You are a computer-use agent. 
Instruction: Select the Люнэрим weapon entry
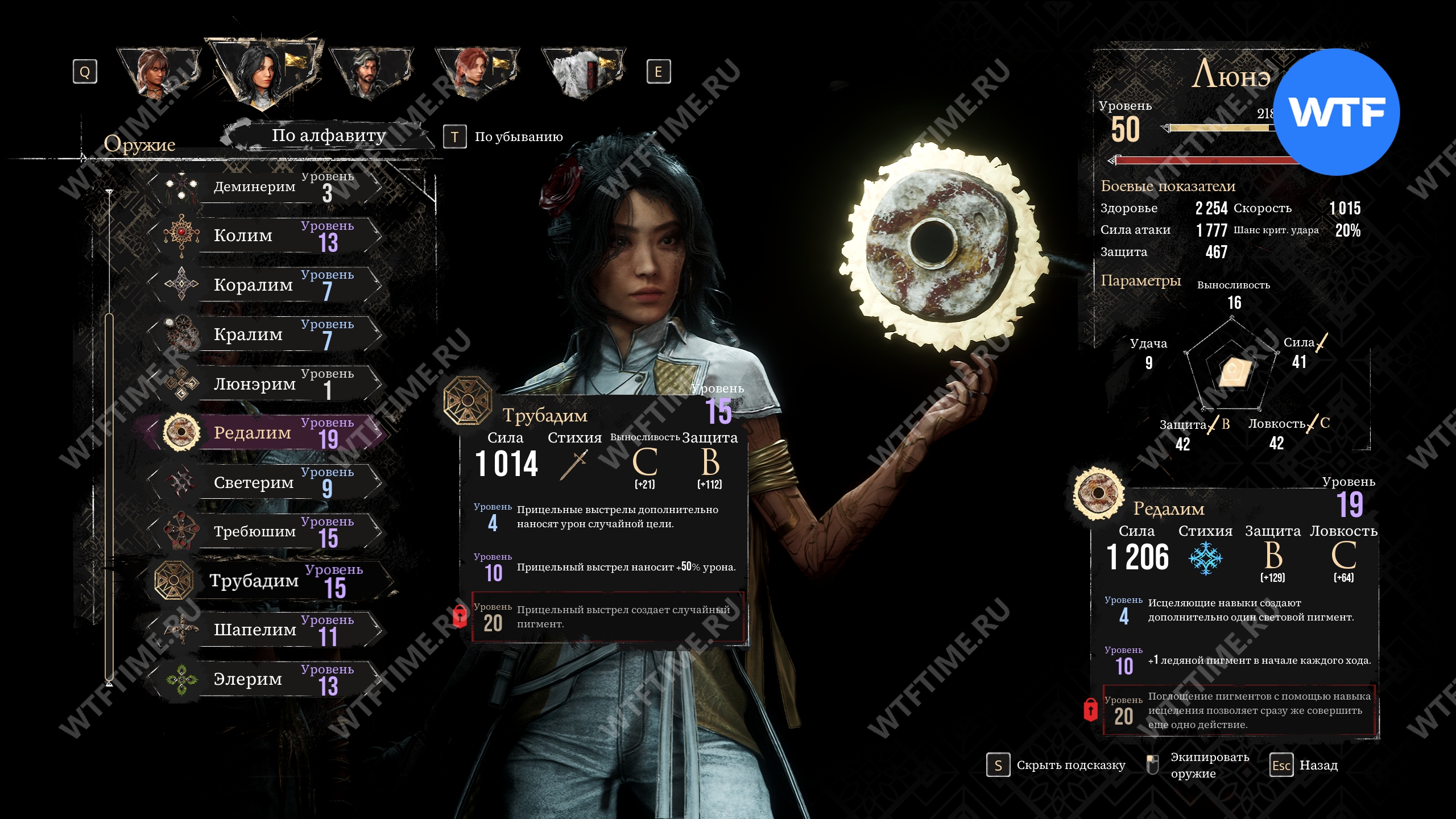(263, 384)
